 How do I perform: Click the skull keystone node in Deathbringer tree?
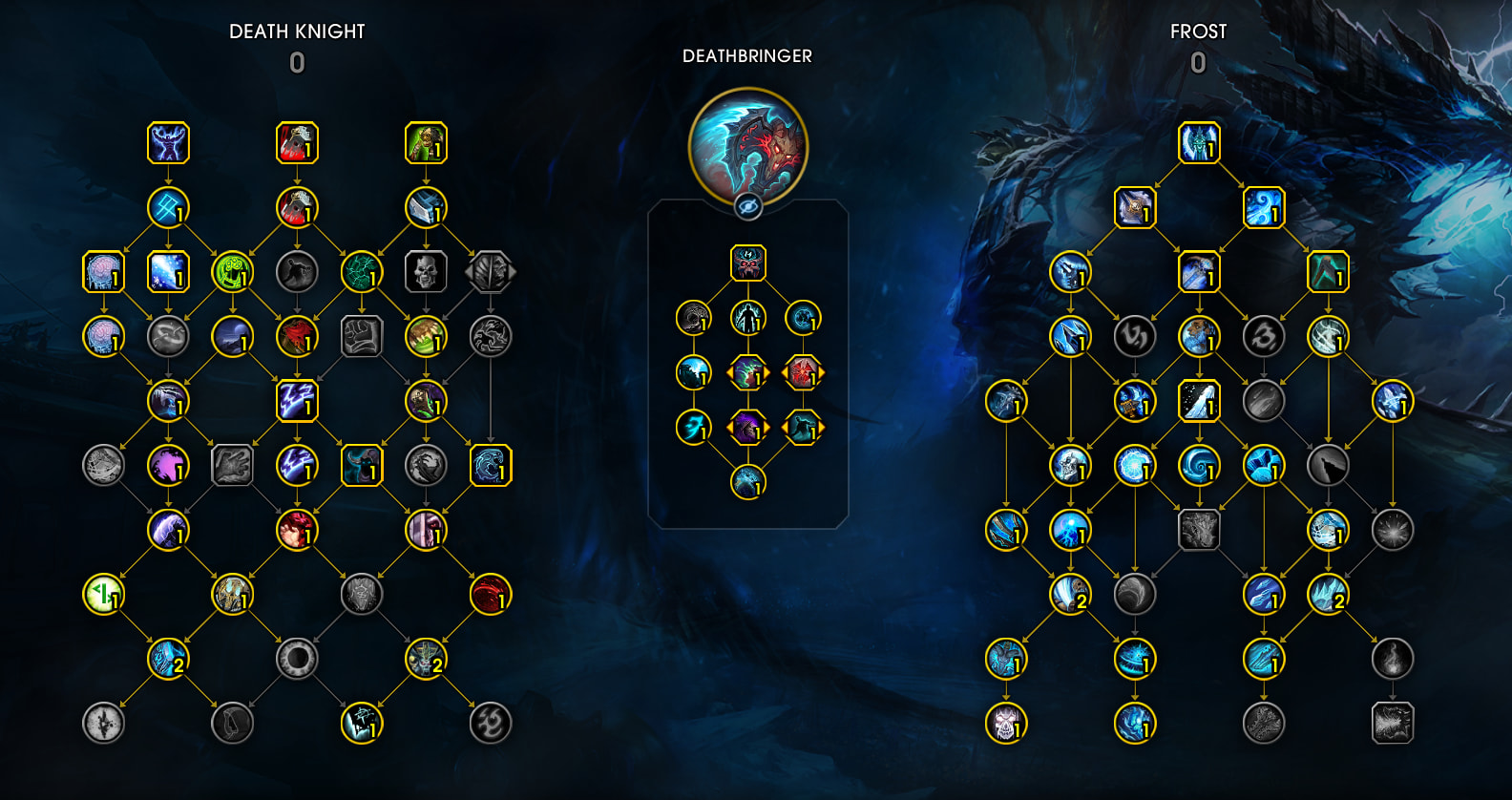pos(747,263)
